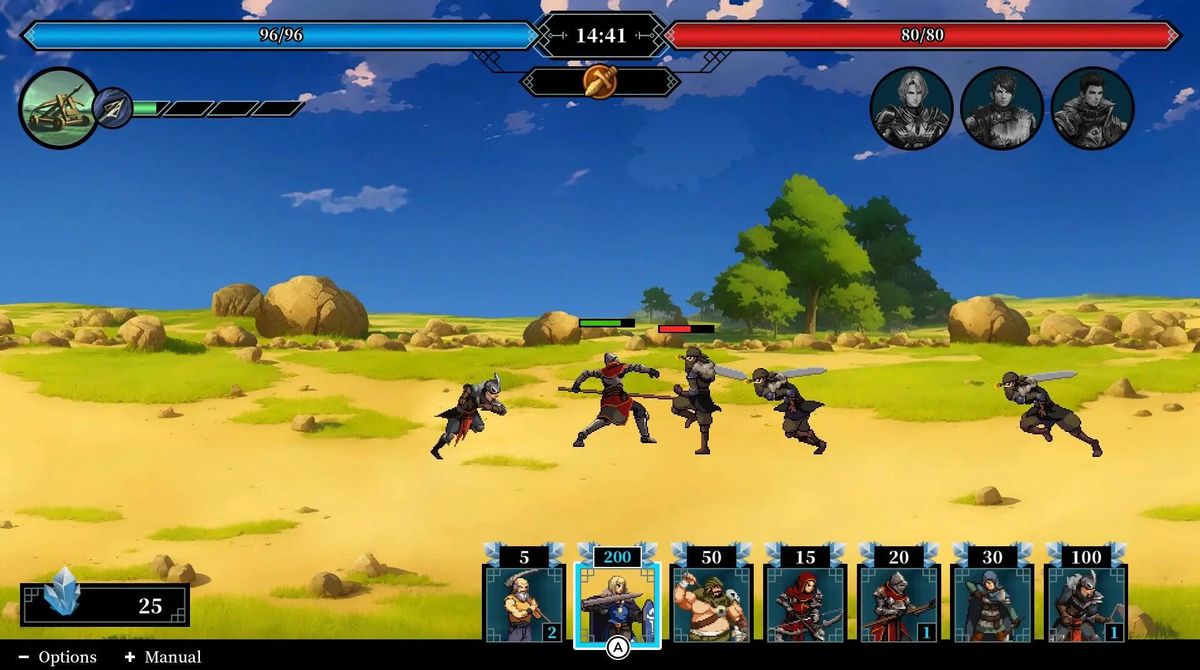Click the arrowhead skill icon
Viewport: 1200px width, 670px height.
pyautogui.click(x=113, y=108)
